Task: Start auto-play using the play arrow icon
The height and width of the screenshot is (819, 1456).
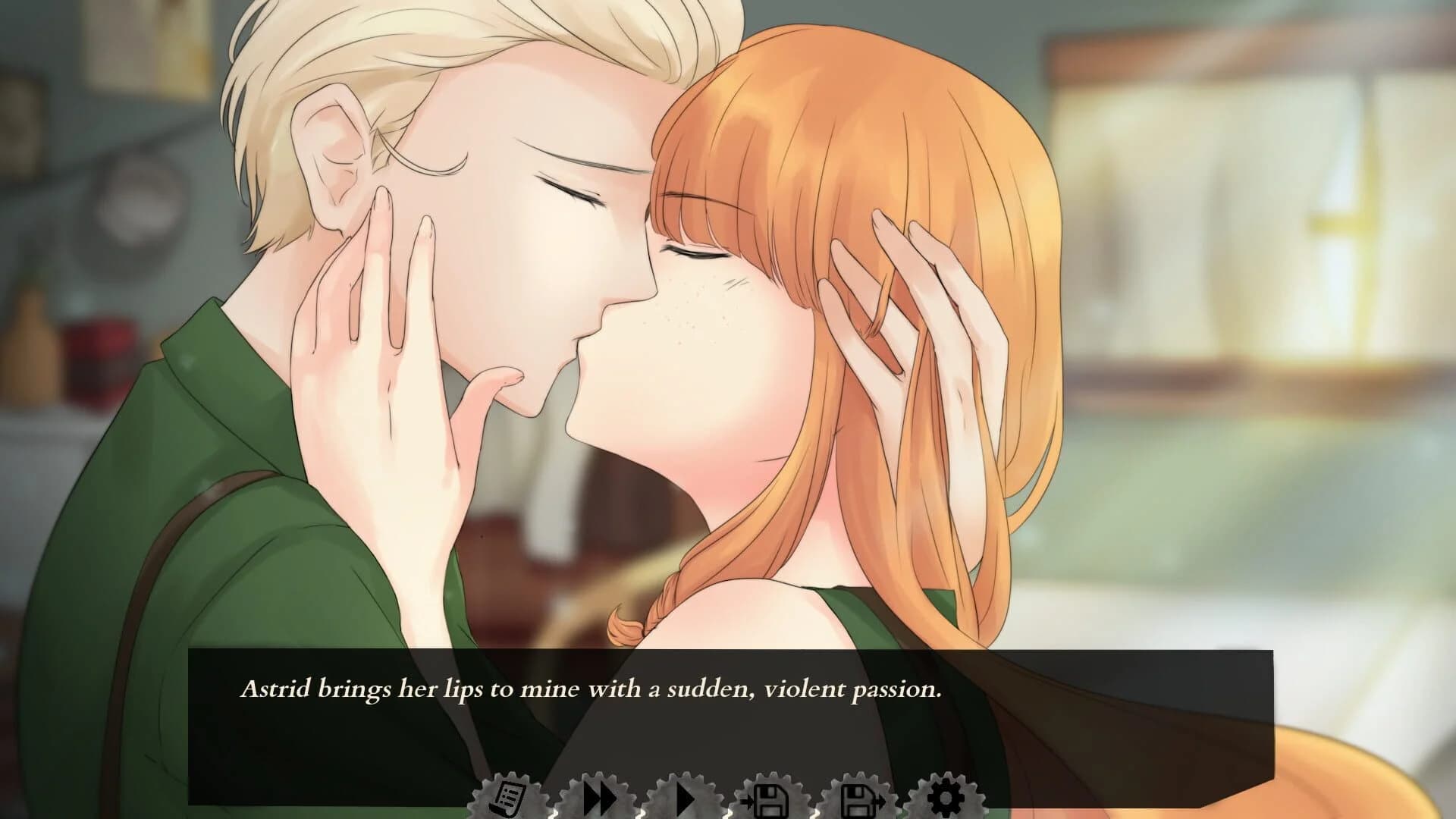Action: [685, 798]
